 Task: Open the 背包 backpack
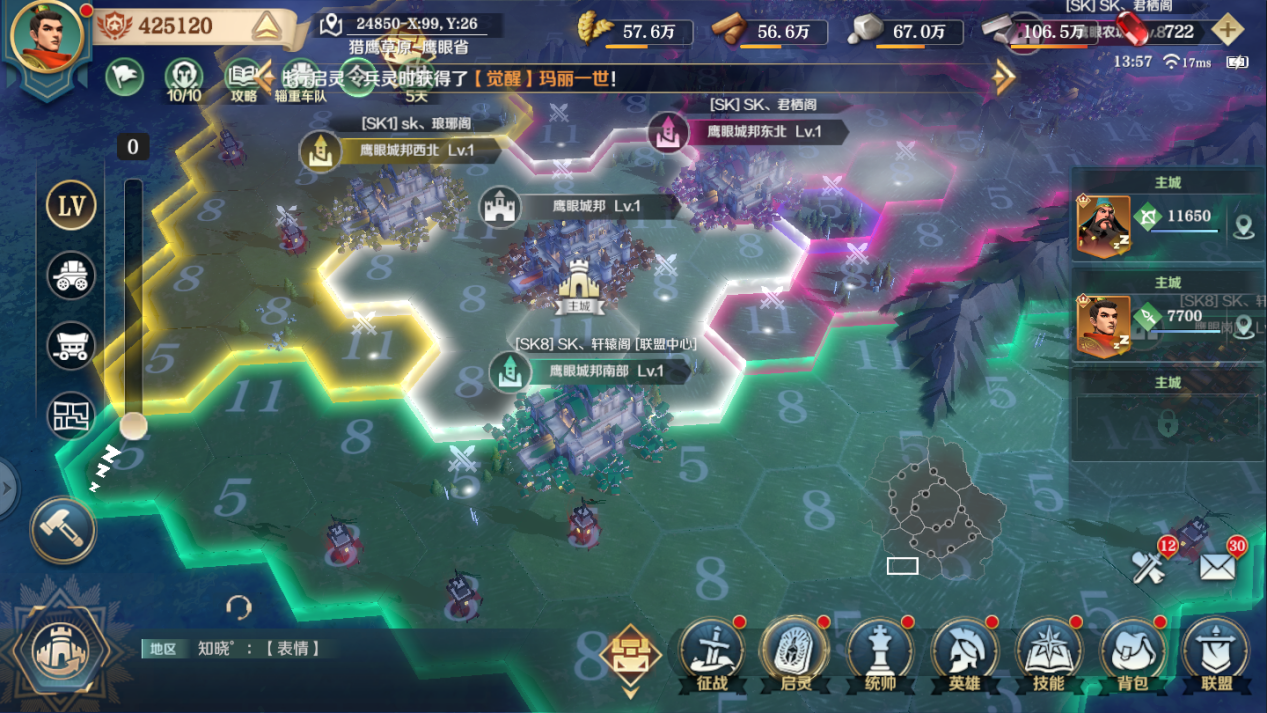tap(1132, 655)
